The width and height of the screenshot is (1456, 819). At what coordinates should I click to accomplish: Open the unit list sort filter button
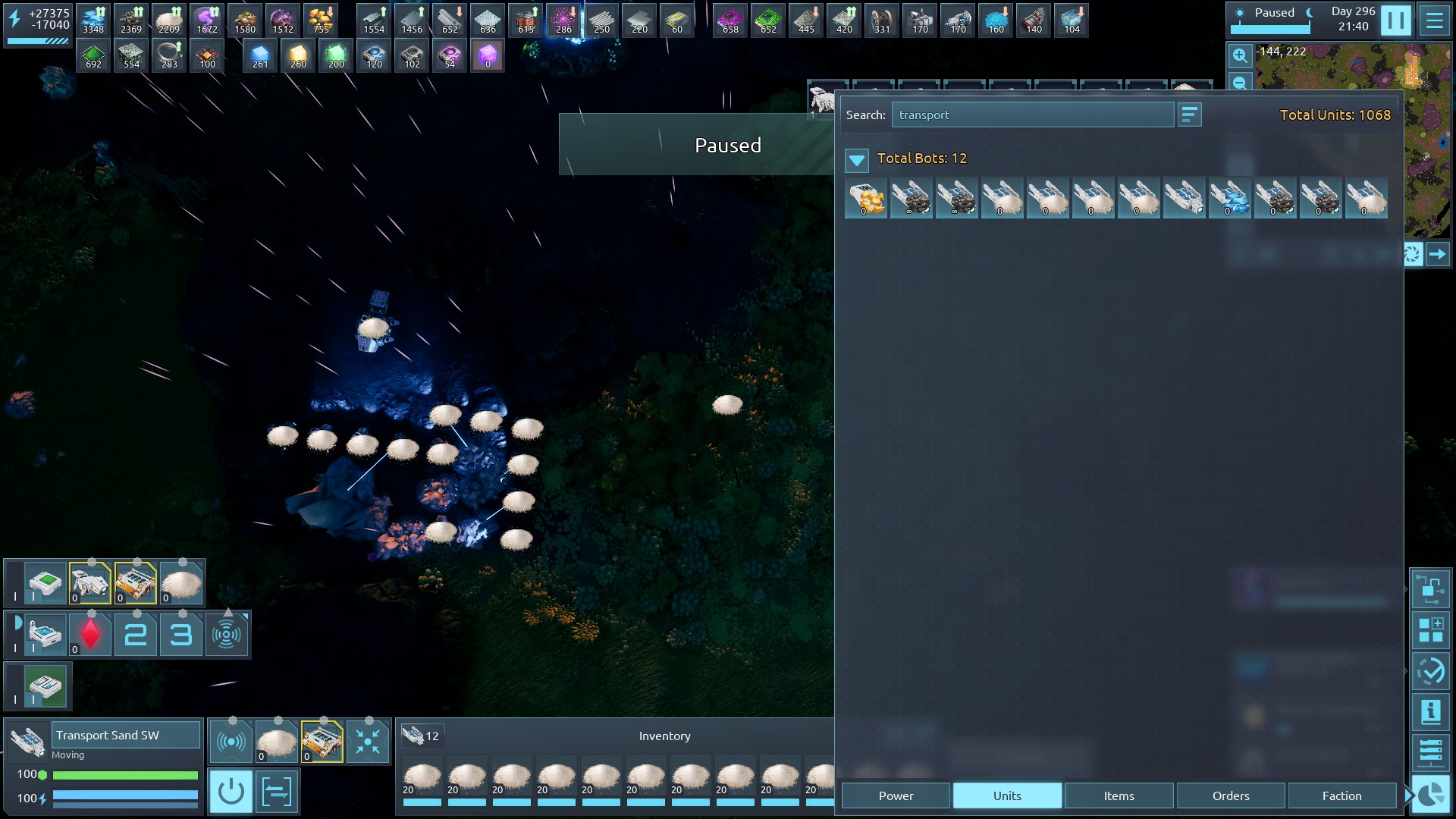point(1189,115)
